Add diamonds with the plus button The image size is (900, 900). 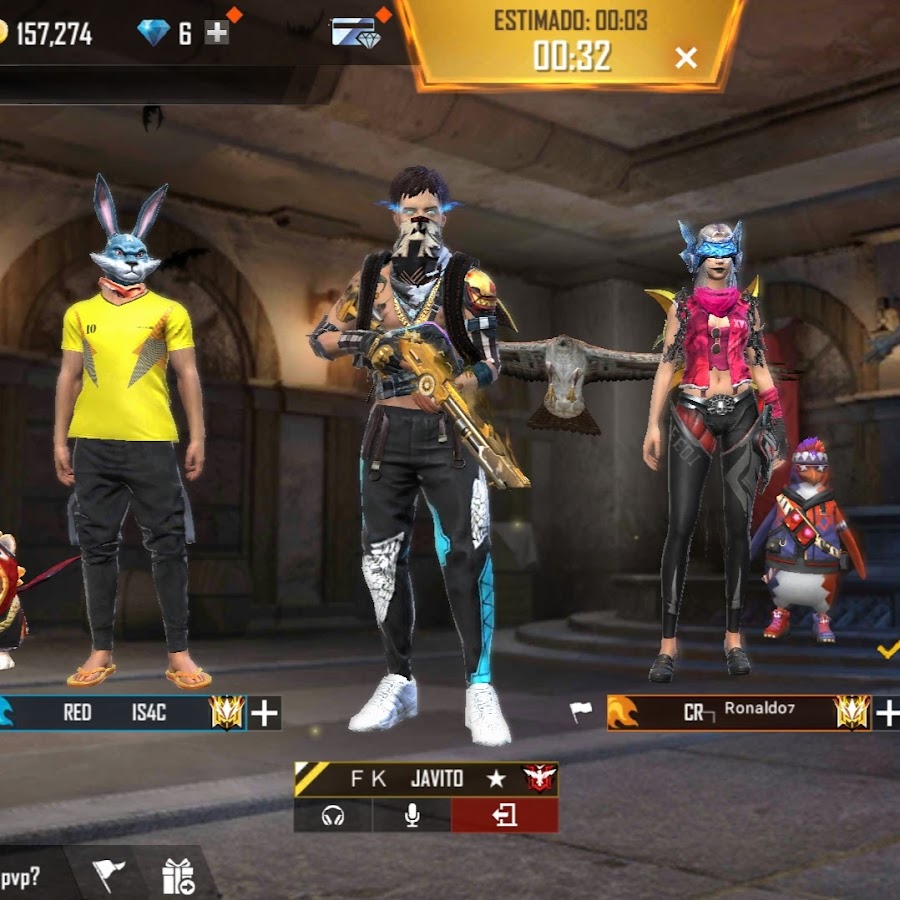[x=217, y=33]
